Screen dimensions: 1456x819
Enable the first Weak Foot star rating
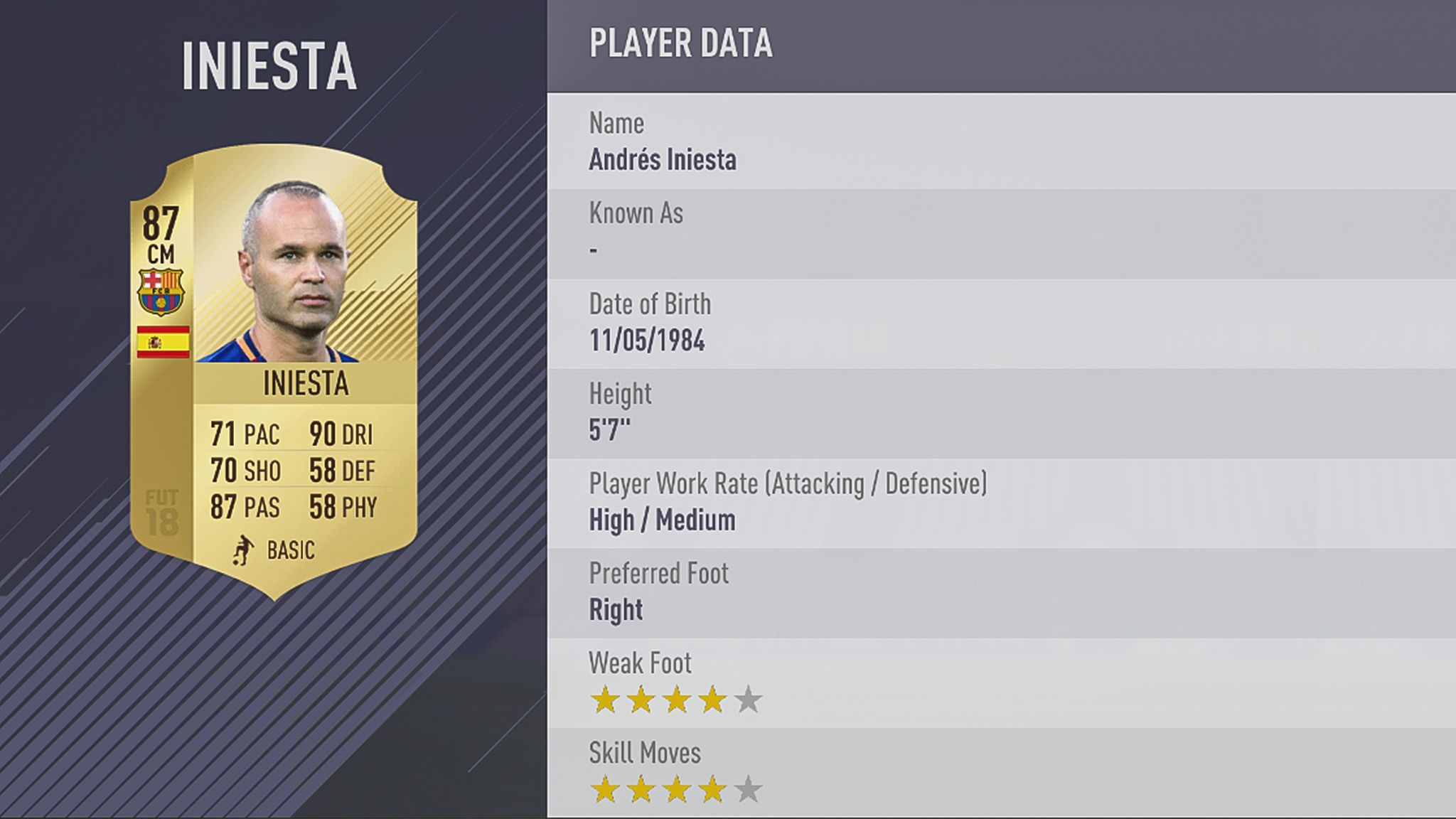pyautogui.click(x=605, y=700)
